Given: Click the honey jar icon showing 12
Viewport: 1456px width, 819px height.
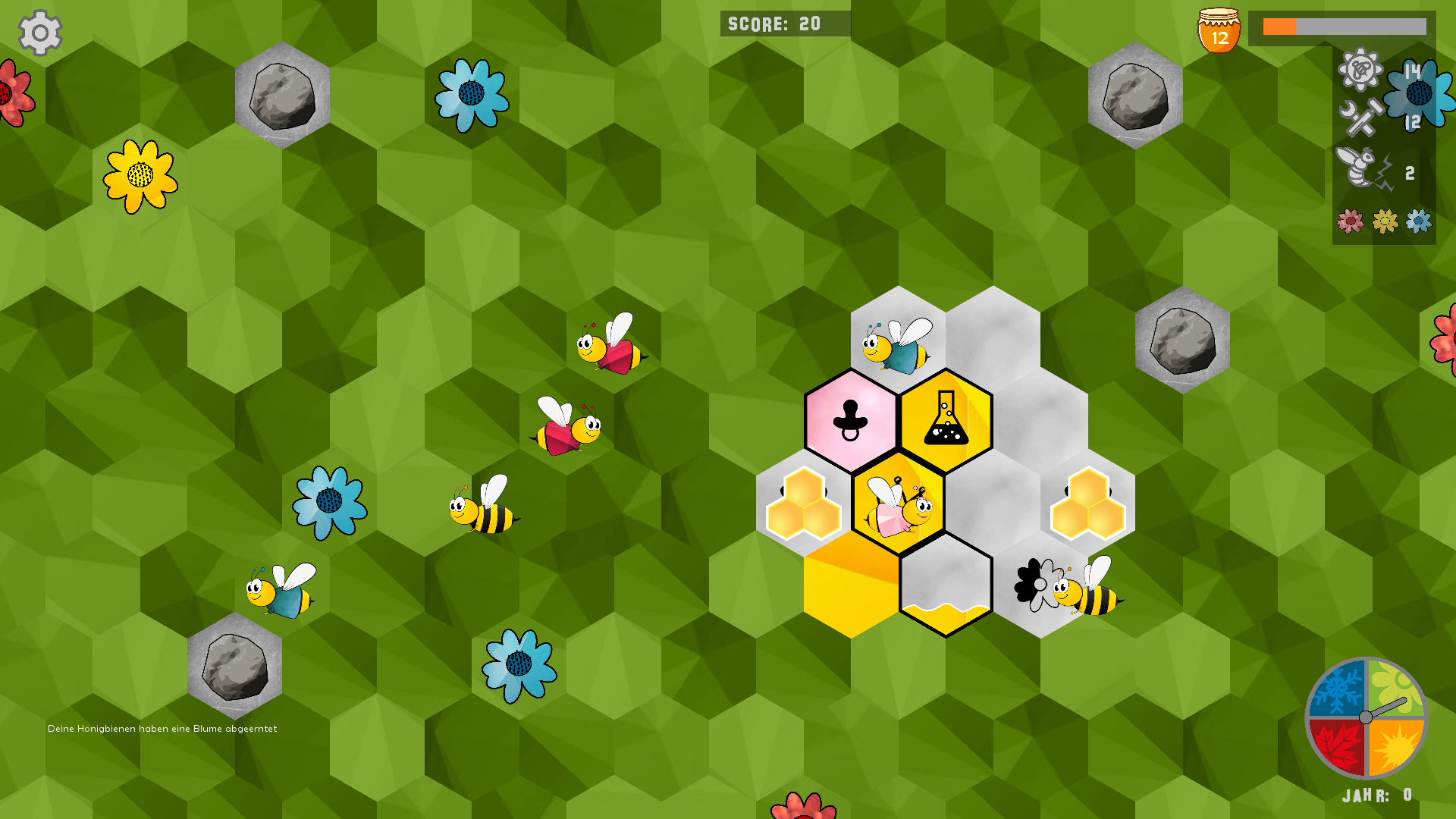Looking at the screenshot, I should pyautogui.click(x=1219, y=31).
